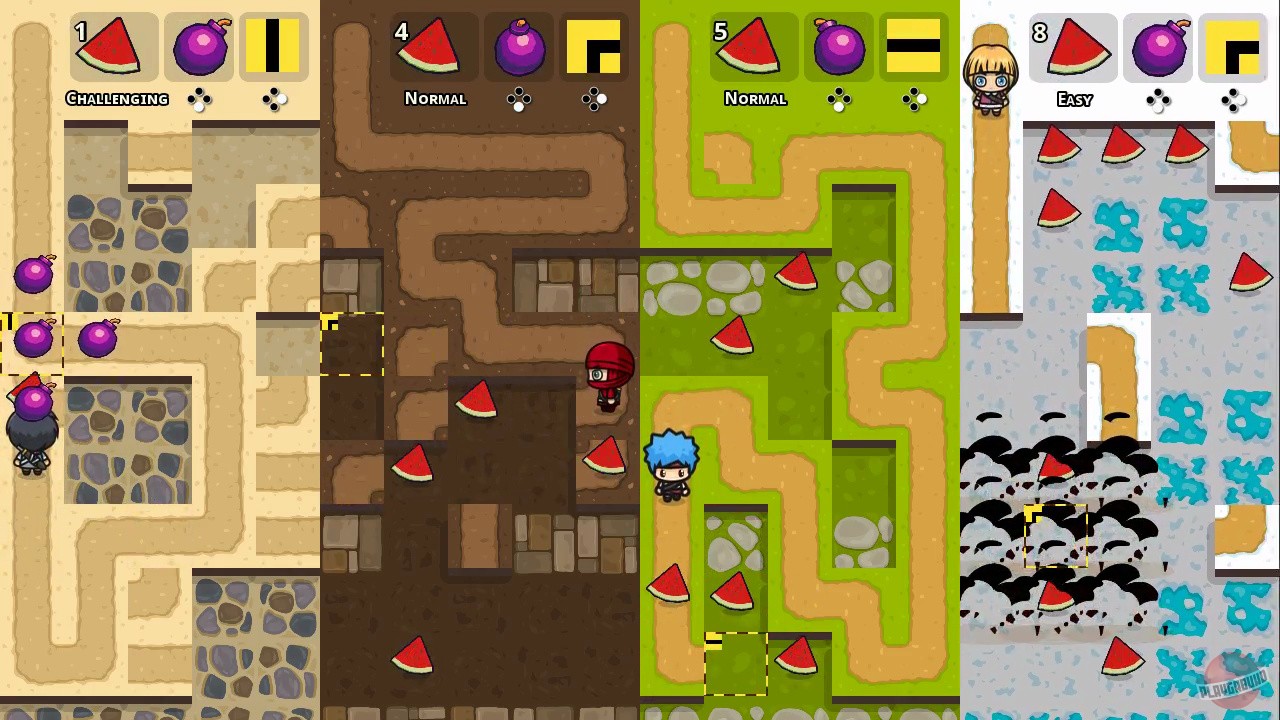Click the Challenging difficulty label
The image size is (1280, 720).
point(117,98)
